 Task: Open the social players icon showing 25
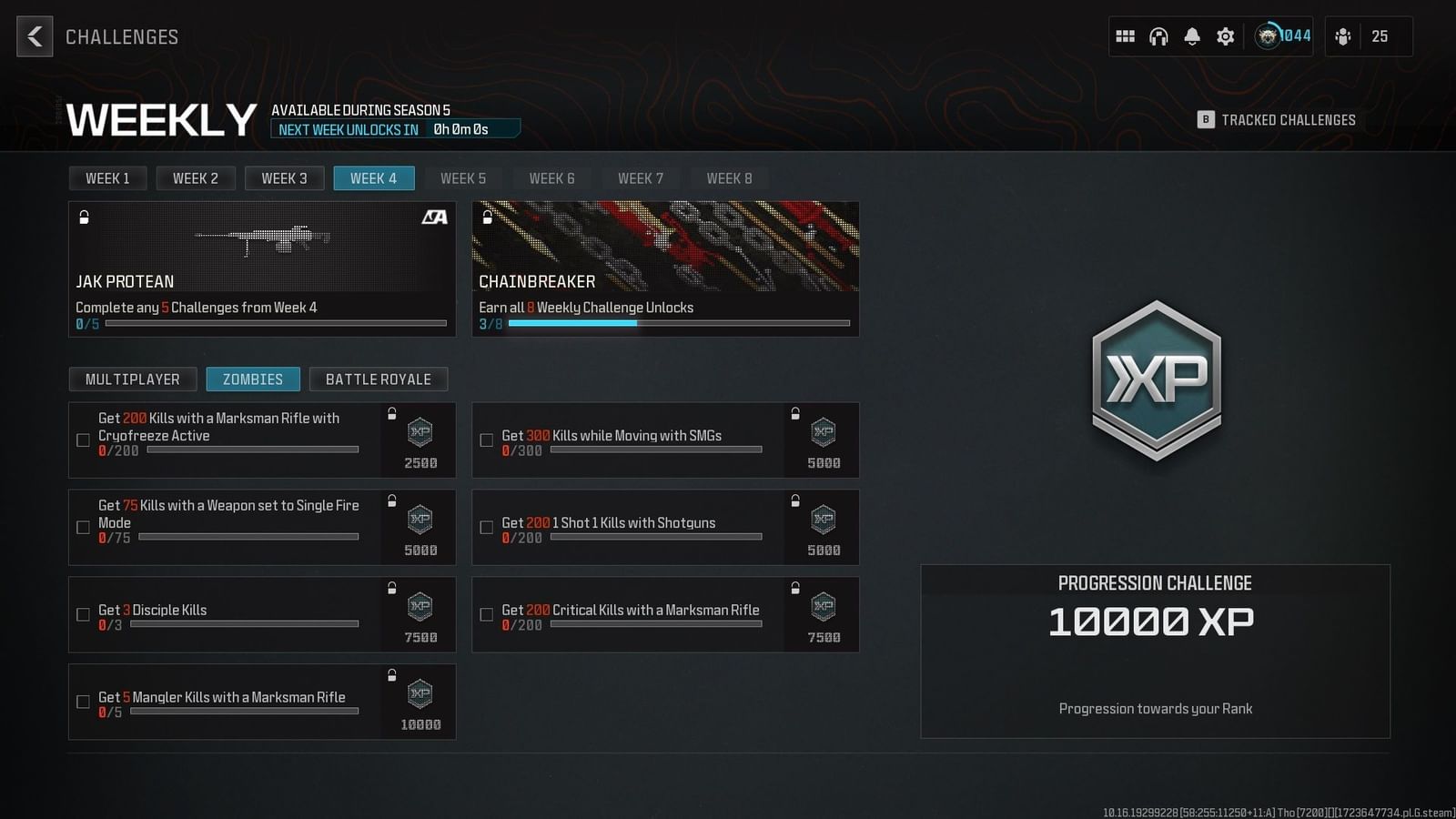point(1344,36)
